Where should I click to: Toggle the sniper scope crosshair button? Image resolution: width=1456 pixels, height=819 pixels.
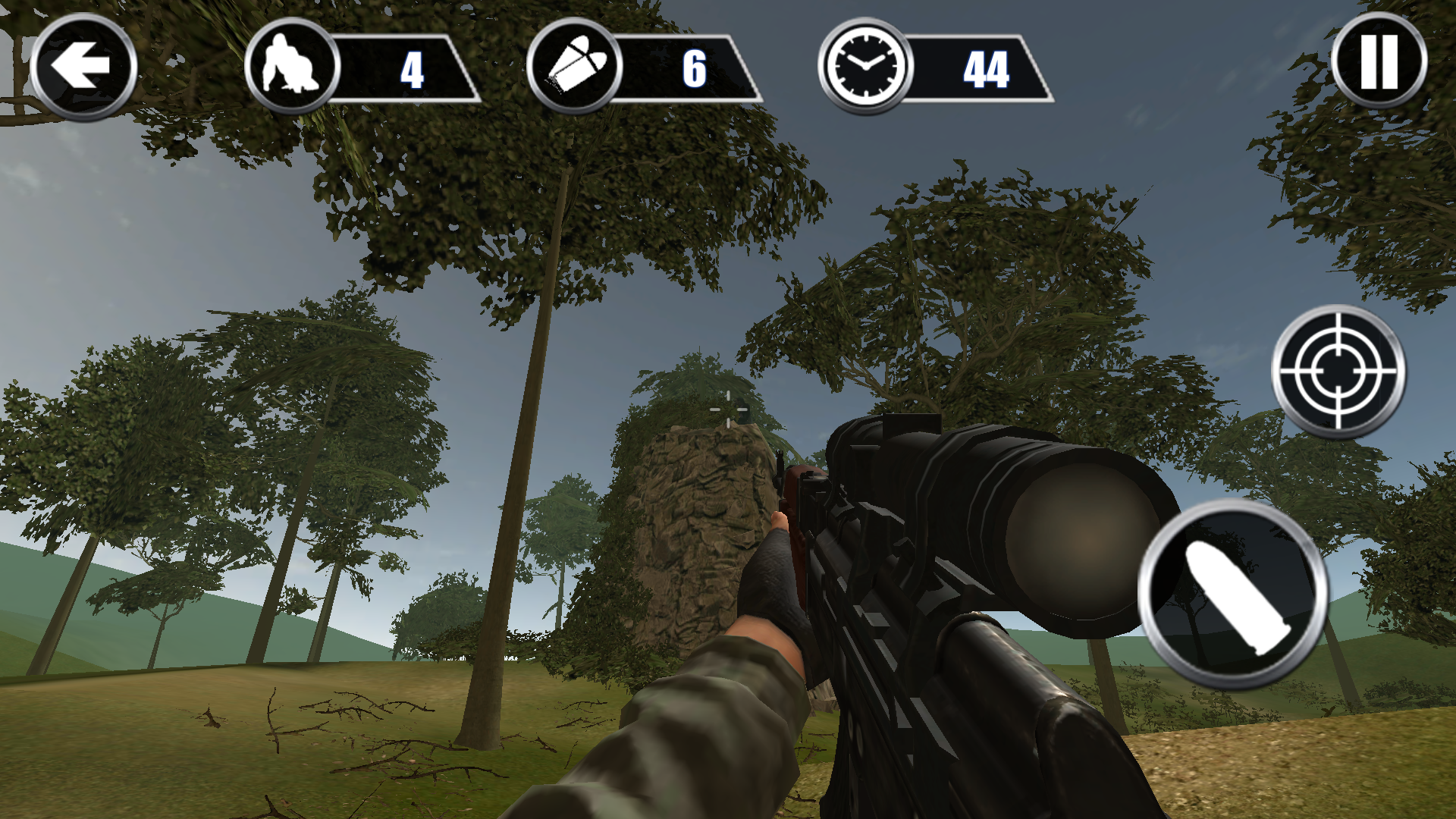tap(1338, 372)
